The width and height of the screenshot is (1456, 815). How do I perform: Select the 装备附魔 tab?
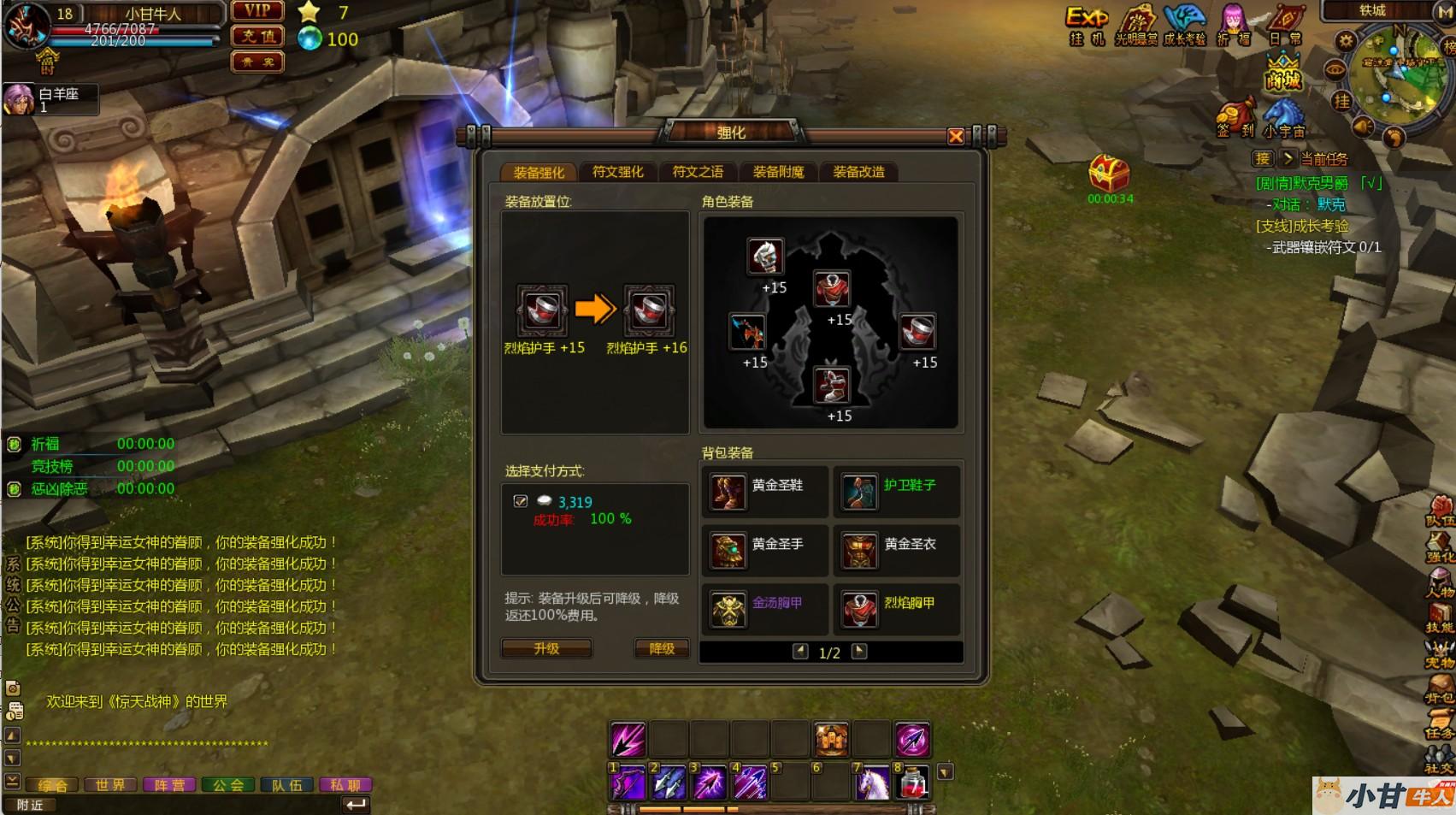pyautogui.click(x=778, y=172)
